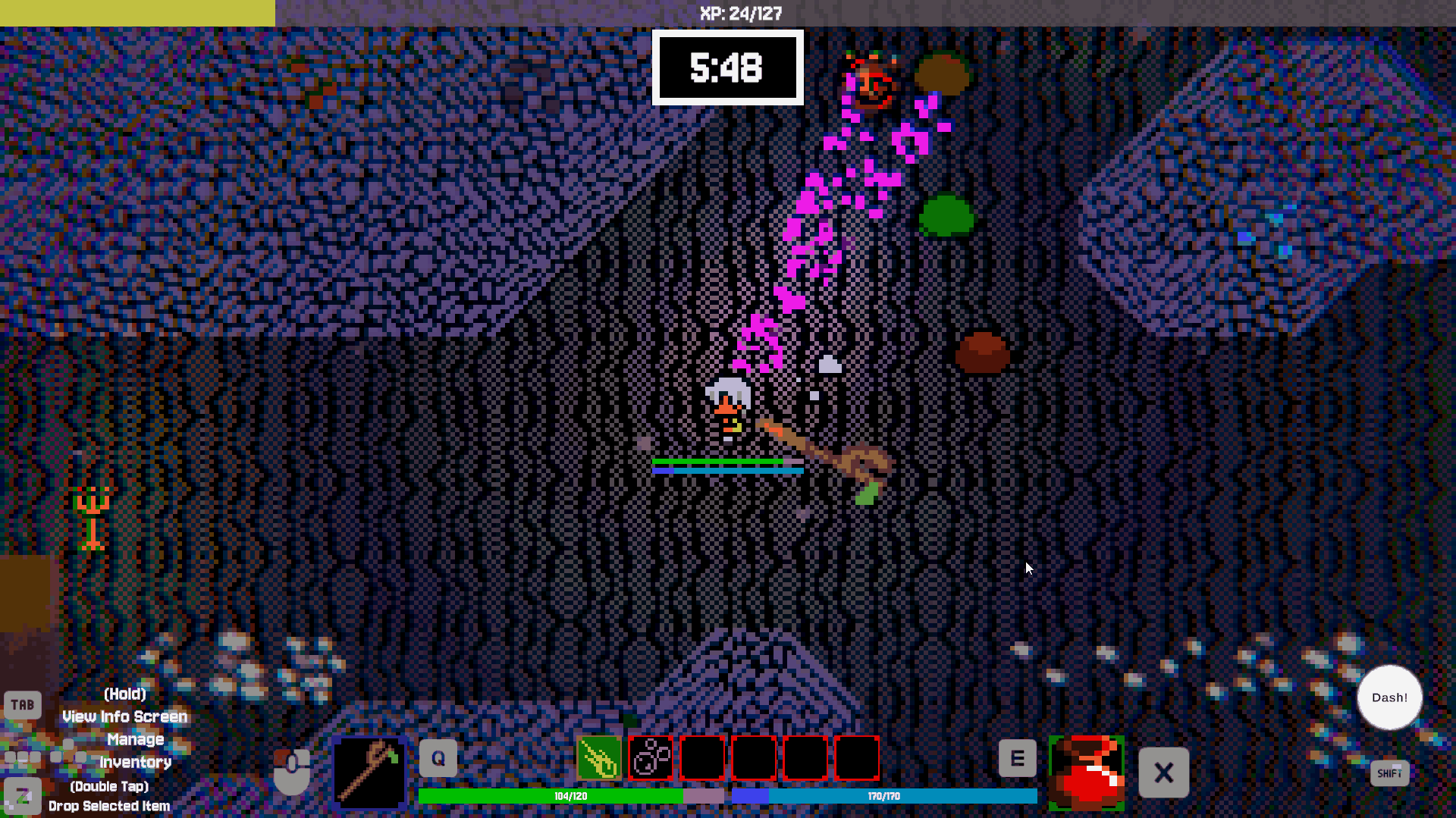Click the round Dash! button

point(1389,697)
